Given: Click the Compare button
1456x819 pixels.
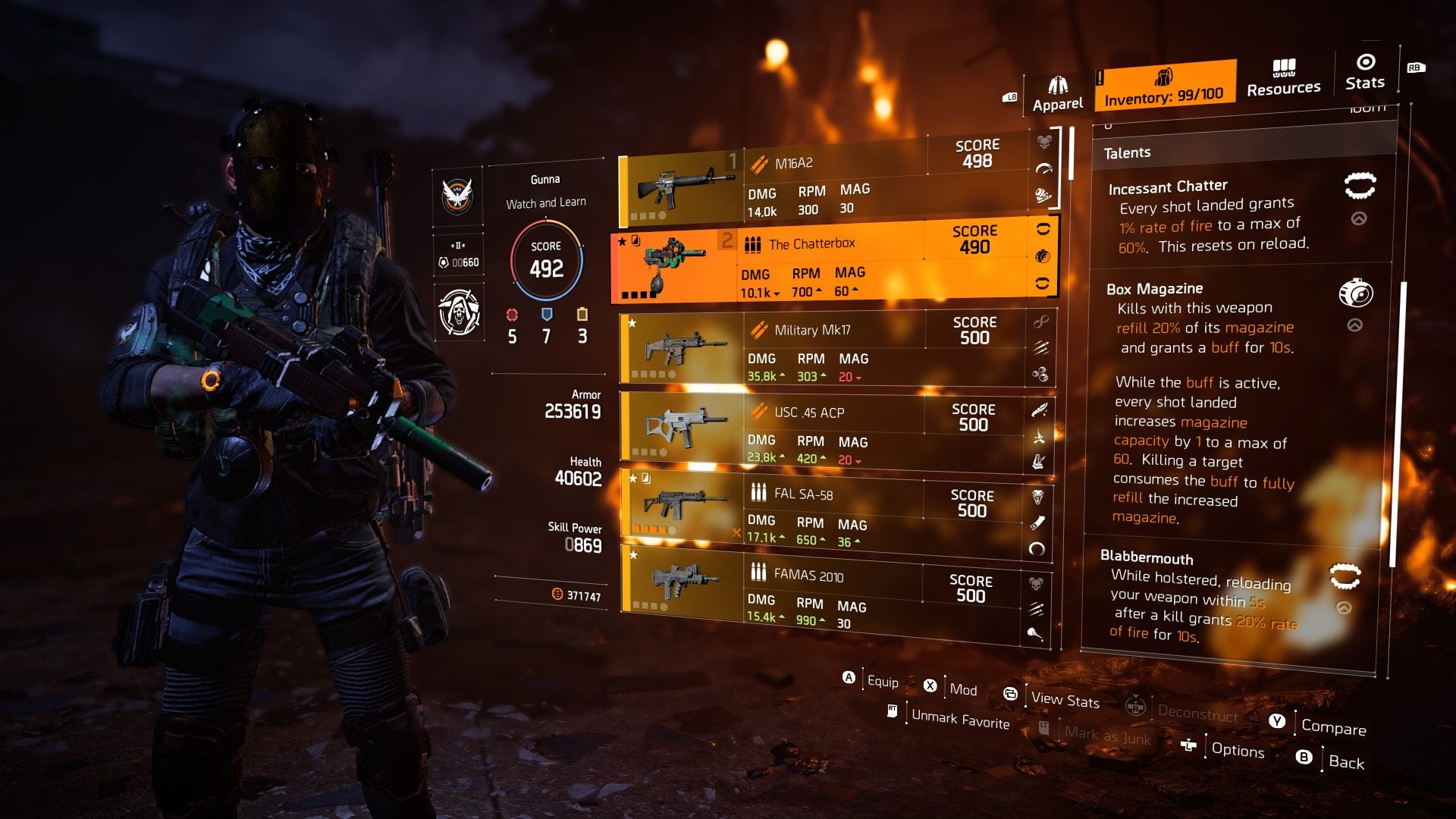Looking at the screenshot, I should (x=1332, y=728).
